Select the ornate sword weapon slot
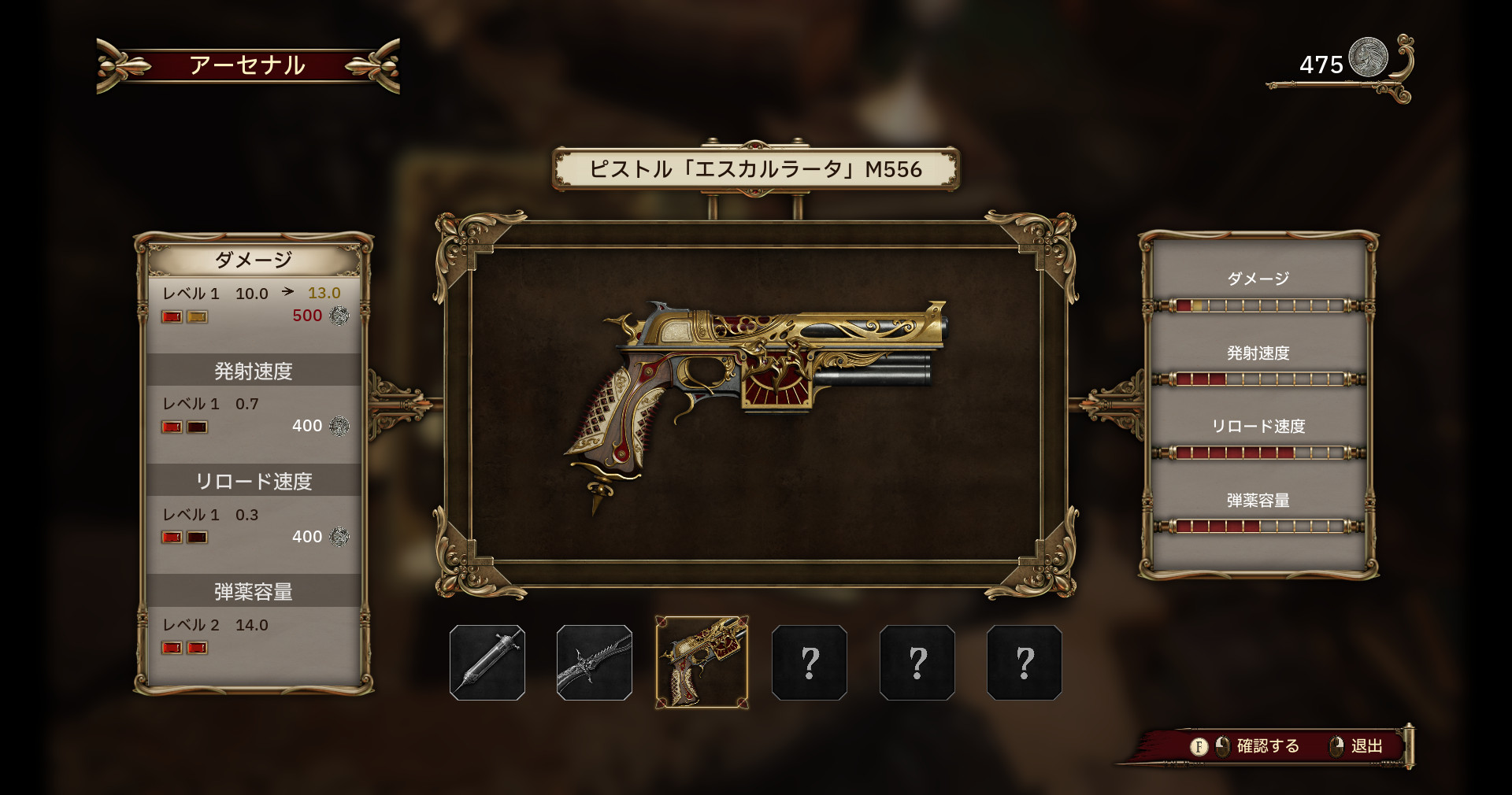The image size is (1512, 795). coord(595,663)
